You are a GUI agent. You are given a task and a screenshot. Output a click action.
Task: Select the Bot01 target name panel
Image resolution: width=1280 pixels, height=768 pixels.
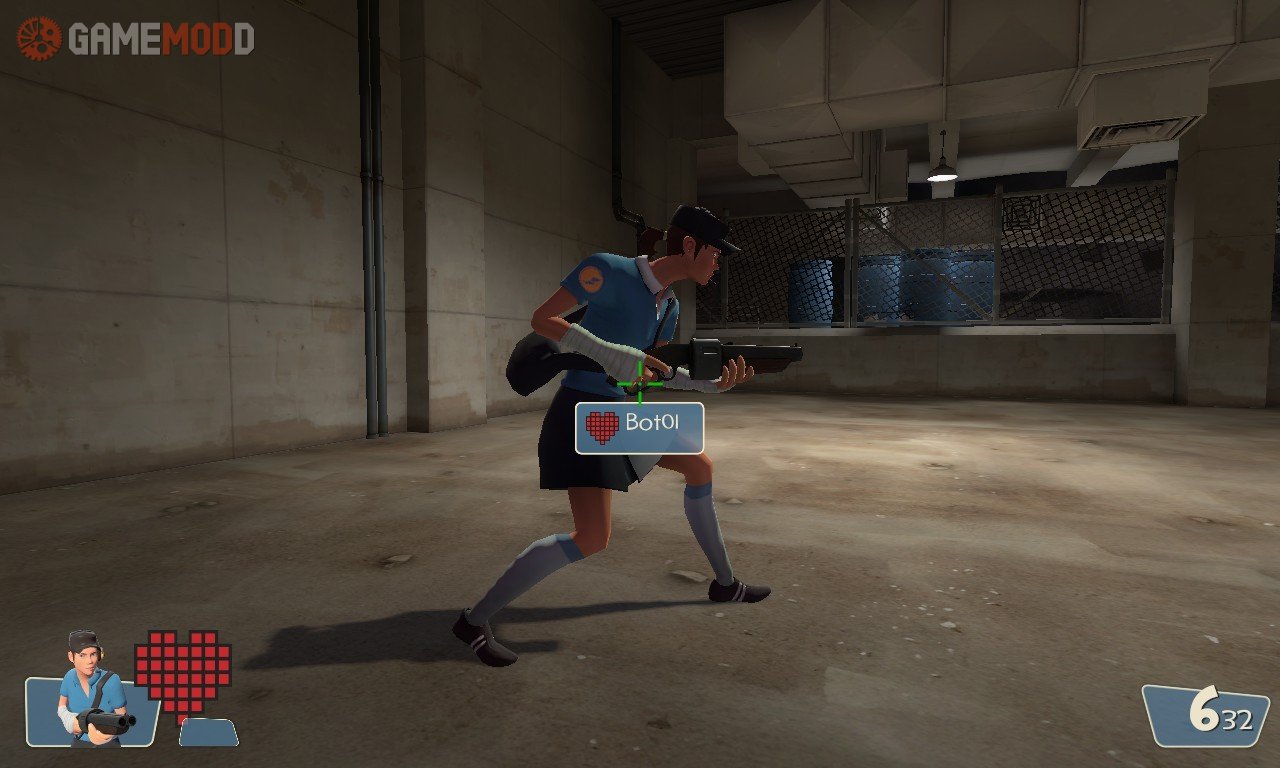coord(640,427)
